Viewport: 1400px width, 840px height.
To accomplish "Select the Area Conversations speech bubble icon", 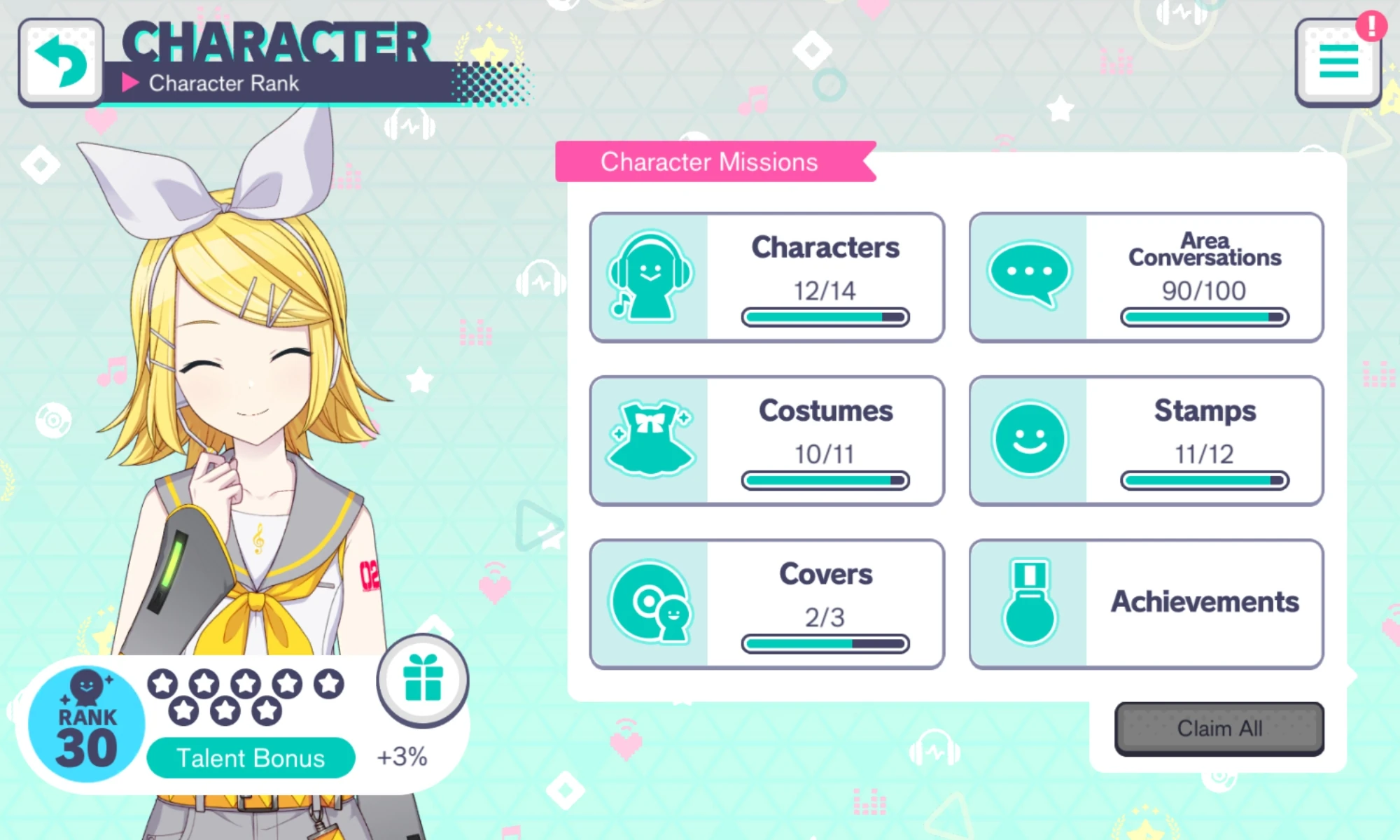I will 1029,274.
